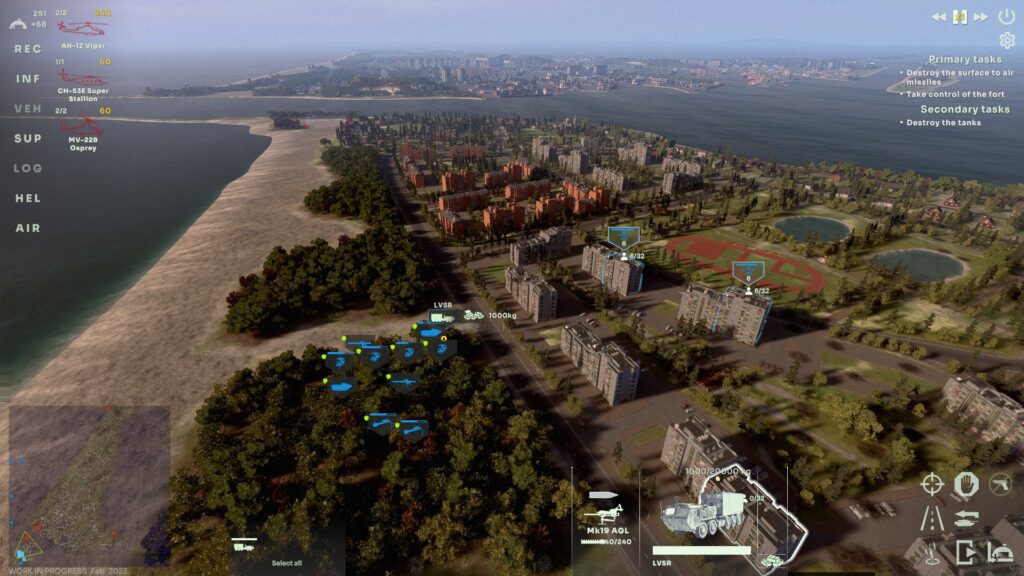The image size is (1024, 576).
Task: Switch to the AIR category
Action: pos(28,228)
